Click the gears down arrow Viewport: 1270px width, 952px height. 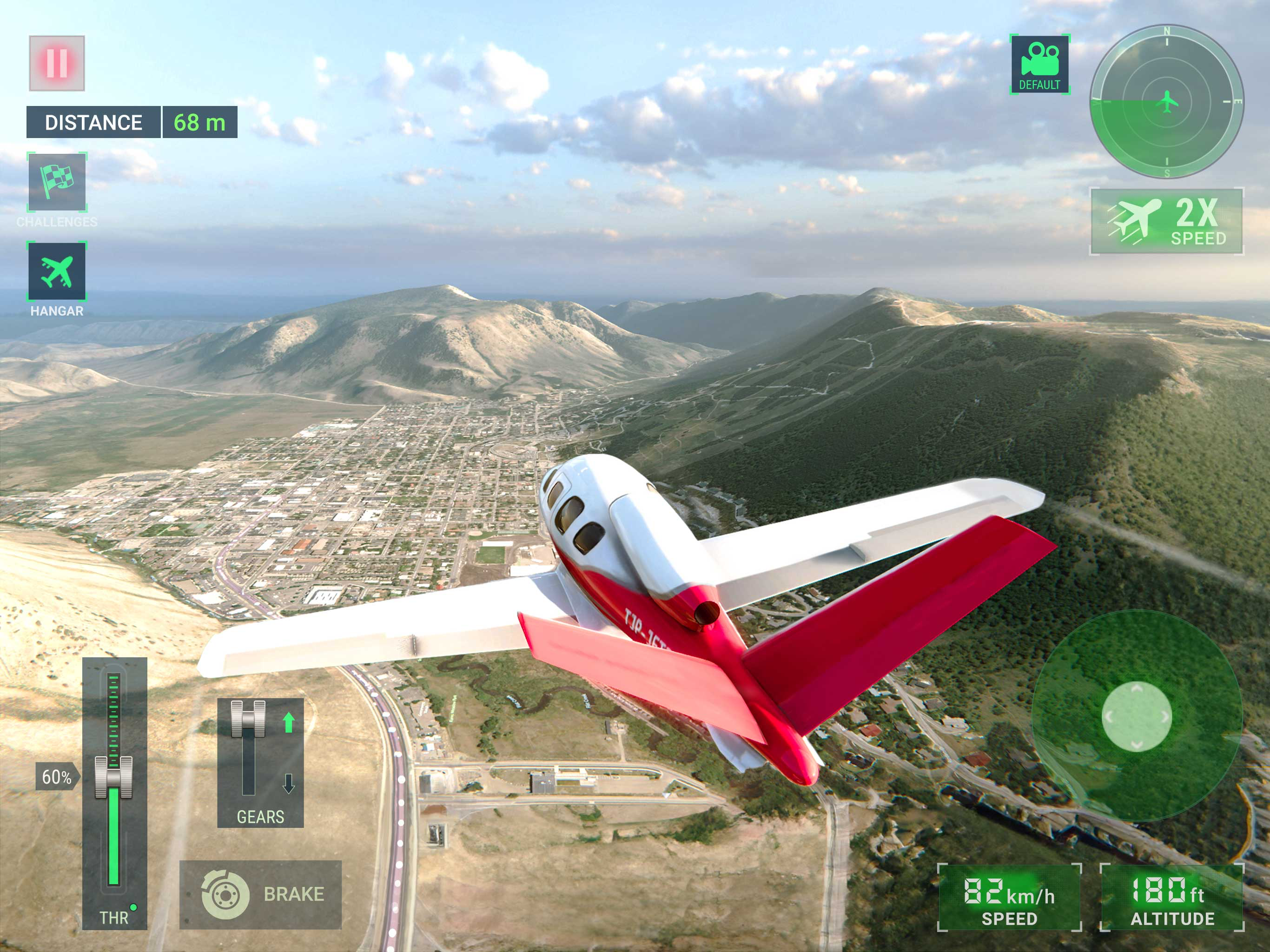pyautogui.click(x=289, y=783)
